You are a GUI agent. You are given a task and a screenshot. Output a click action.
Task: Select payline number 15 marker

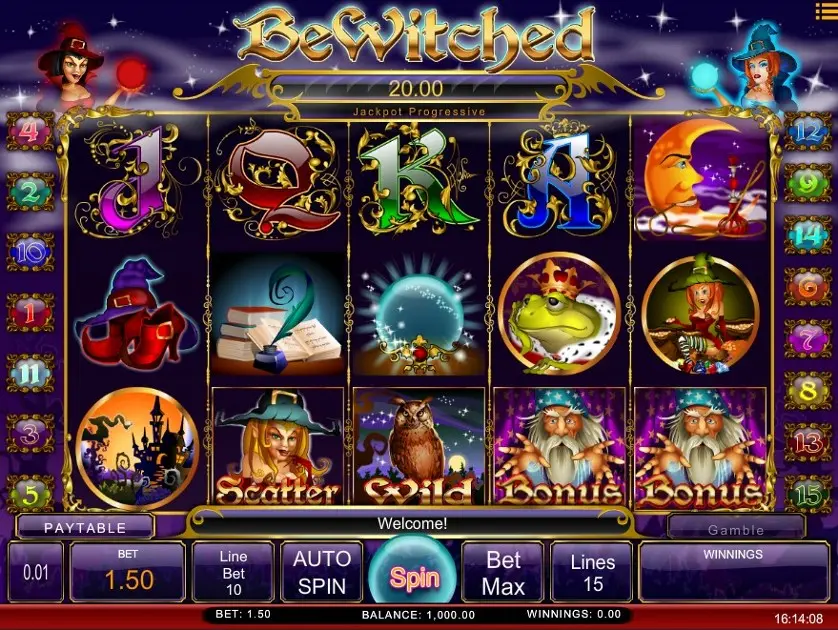tap(805, 493)
